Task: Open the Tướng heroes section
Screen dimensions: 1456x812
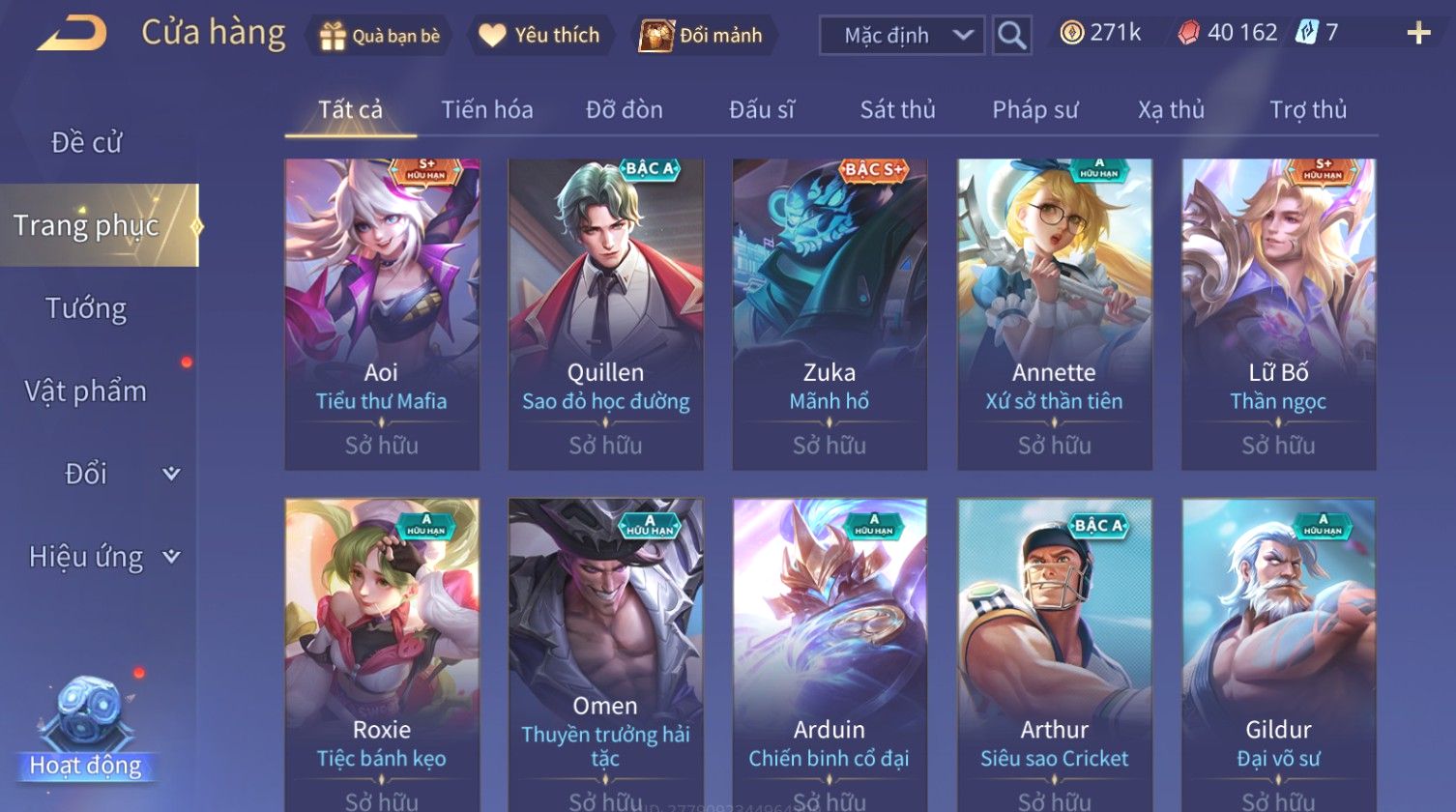Action: (x=86, y=308)
